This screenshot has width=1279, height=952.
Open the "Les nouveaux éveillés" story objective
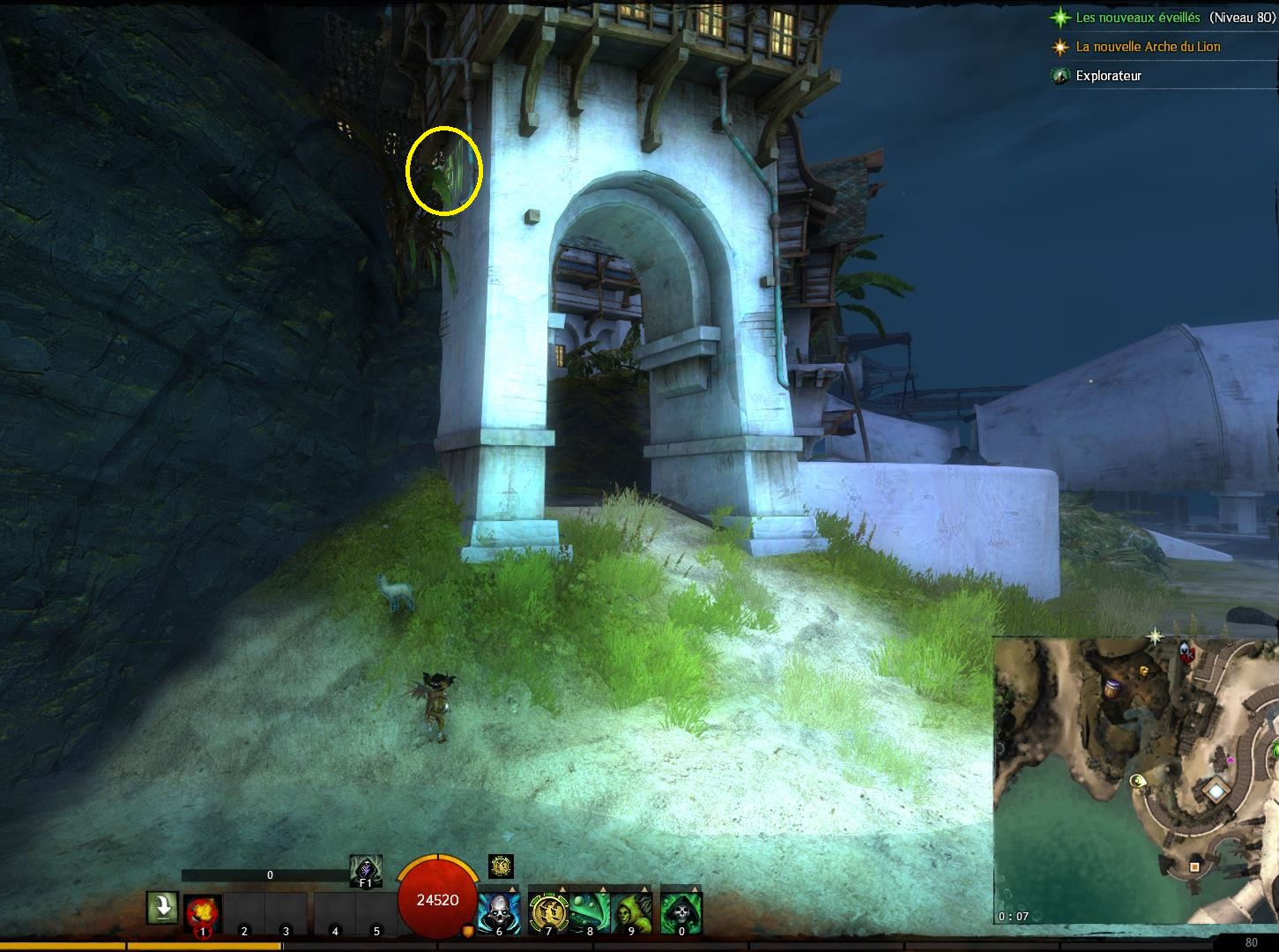pyautogui.click(x=1137, y=18)
